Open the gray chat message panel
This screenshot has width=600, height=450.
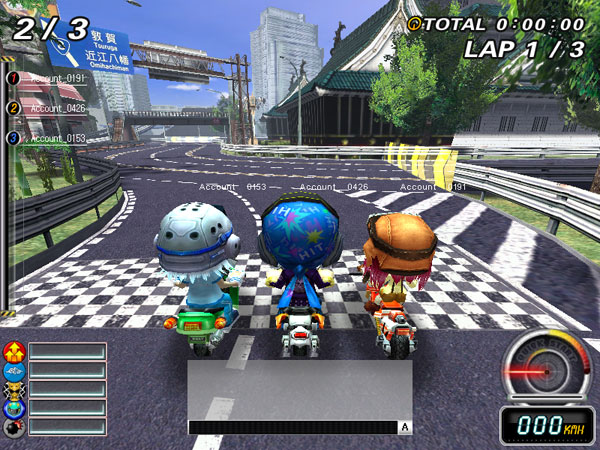tap(299, 389)
